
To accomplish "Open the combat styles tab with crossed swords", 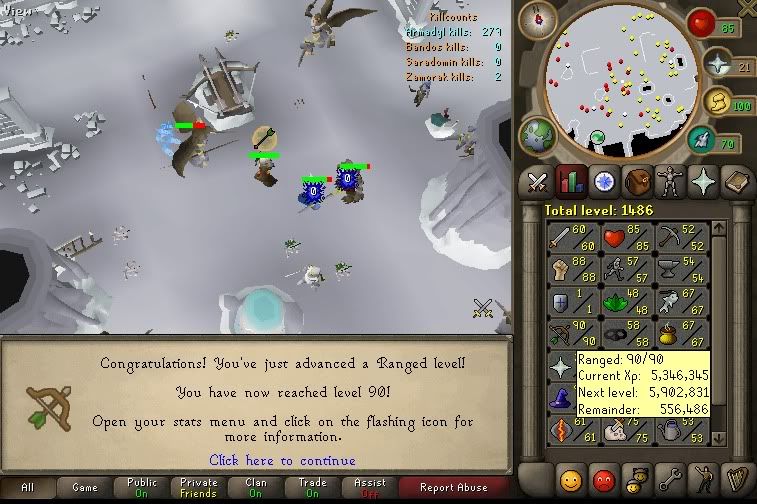I will coord(538,181).
